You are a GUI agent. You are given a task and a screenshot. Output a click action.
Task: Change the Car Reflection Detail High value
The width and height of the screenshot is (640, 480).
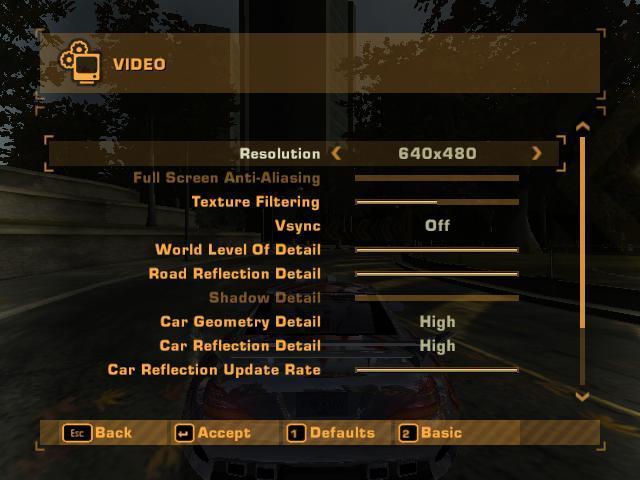point(437,345)
